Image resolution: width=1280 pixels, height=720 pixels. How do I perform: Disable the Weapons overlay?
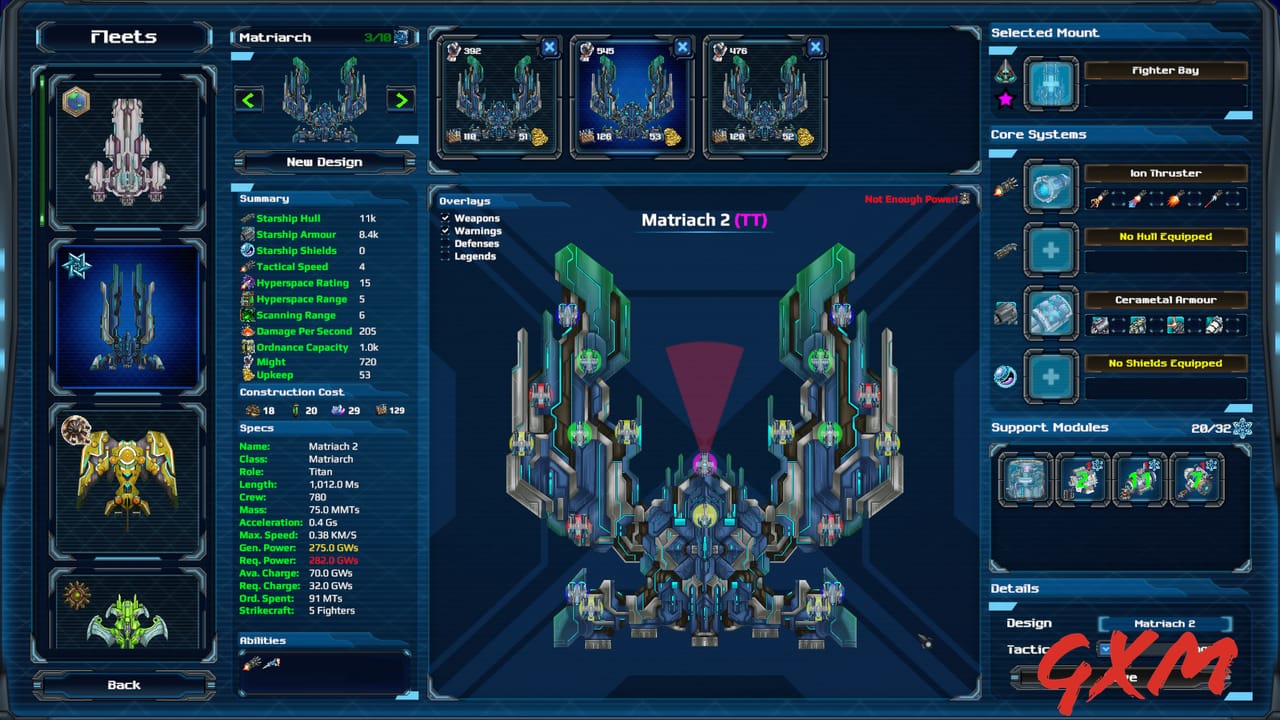pyautogui.click(x=444, y=217)
